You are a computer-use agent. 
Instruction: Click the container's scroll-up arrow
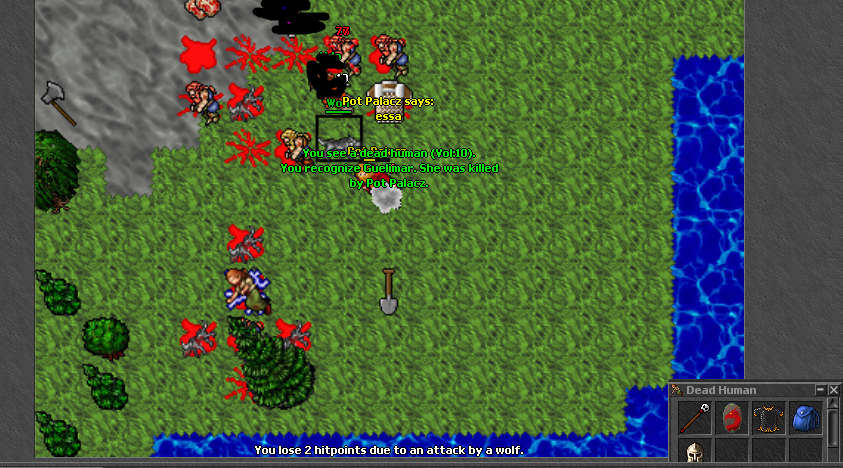point(833,405)
